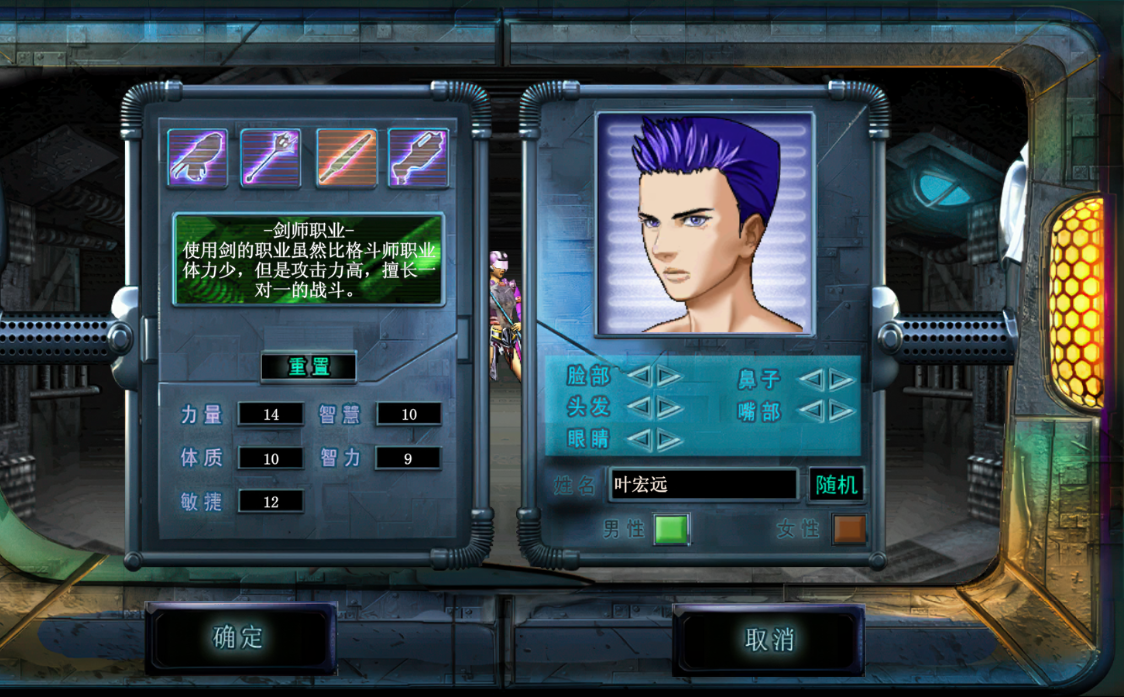Click the 重置 reset button

(x=308, y=367)
